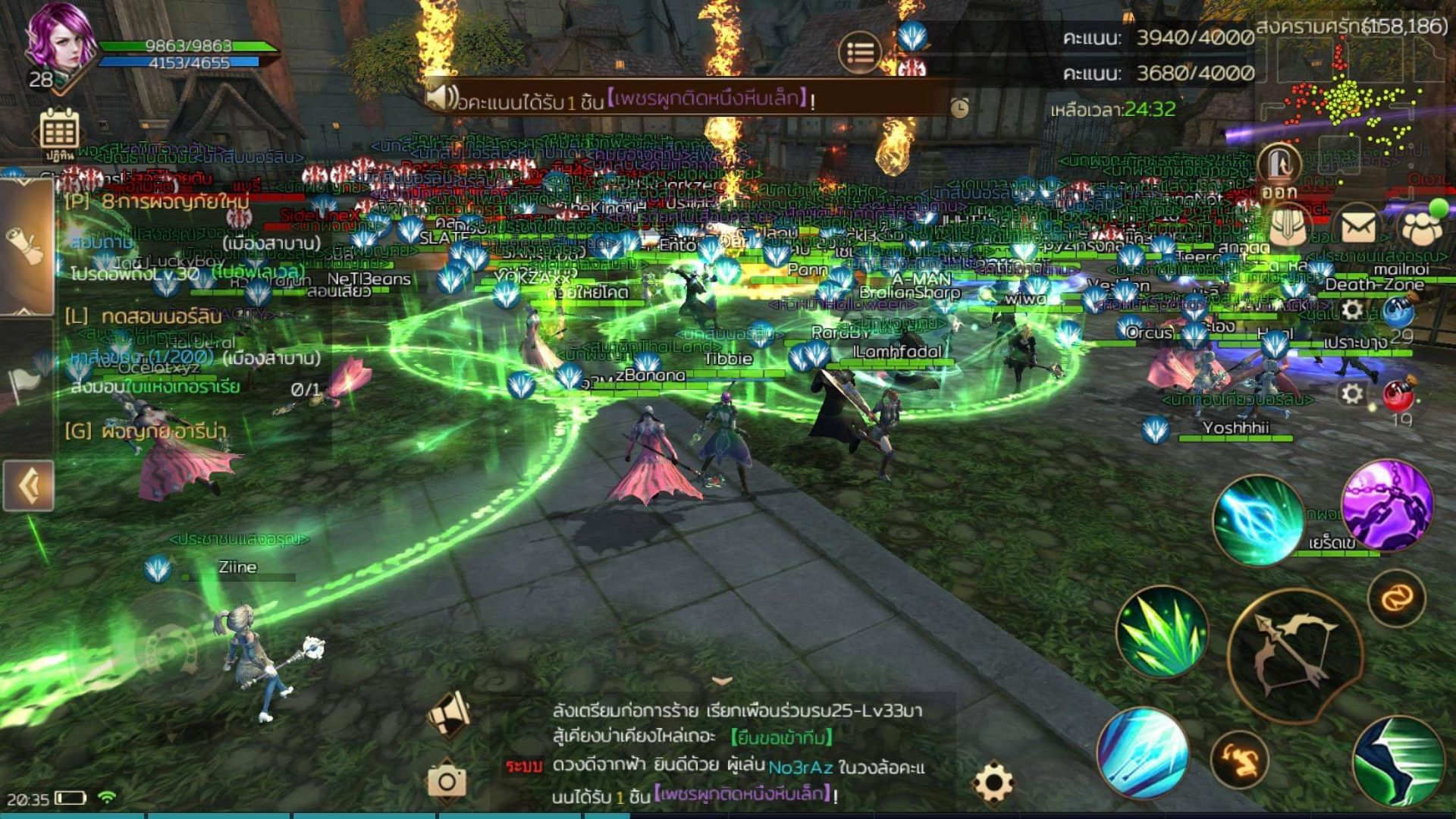The height and width of the screenshot is (819, 1456).
Task: Open the red potion's gear settings
Action: [1352, 394]
